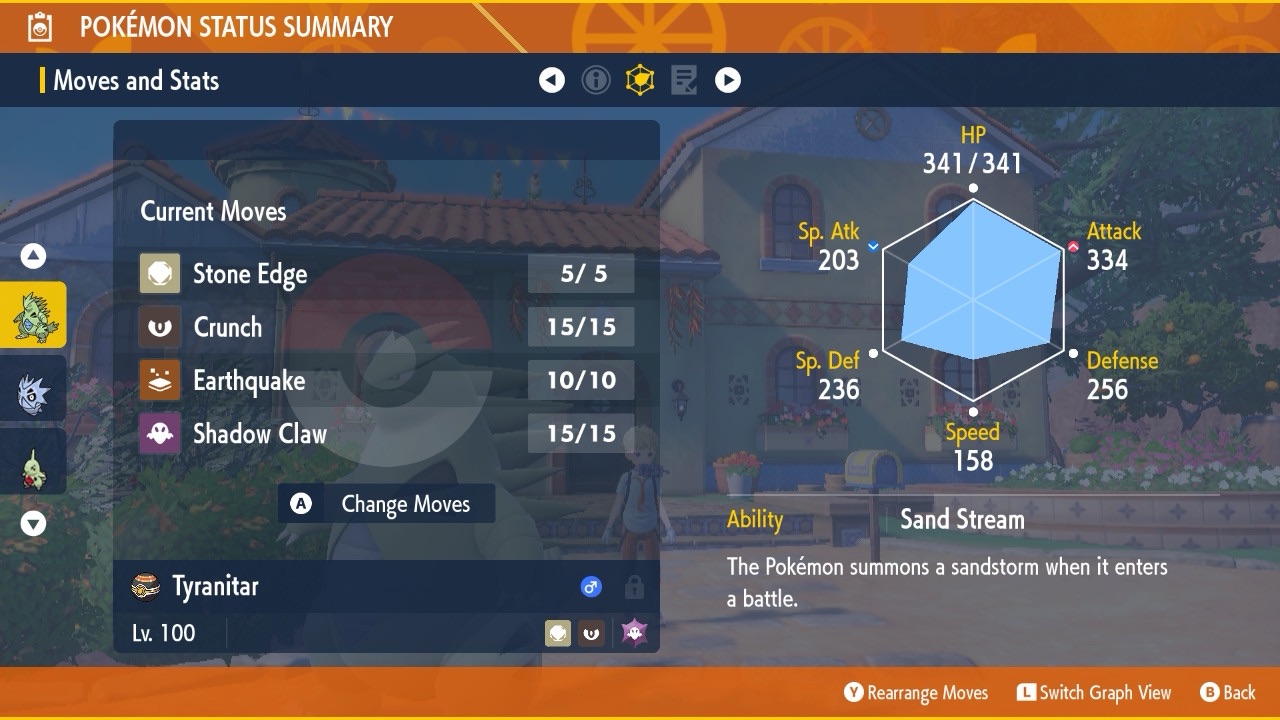Go to previous summary page arrow
This screenshot has height=720, width=1280.
(552, 80)
